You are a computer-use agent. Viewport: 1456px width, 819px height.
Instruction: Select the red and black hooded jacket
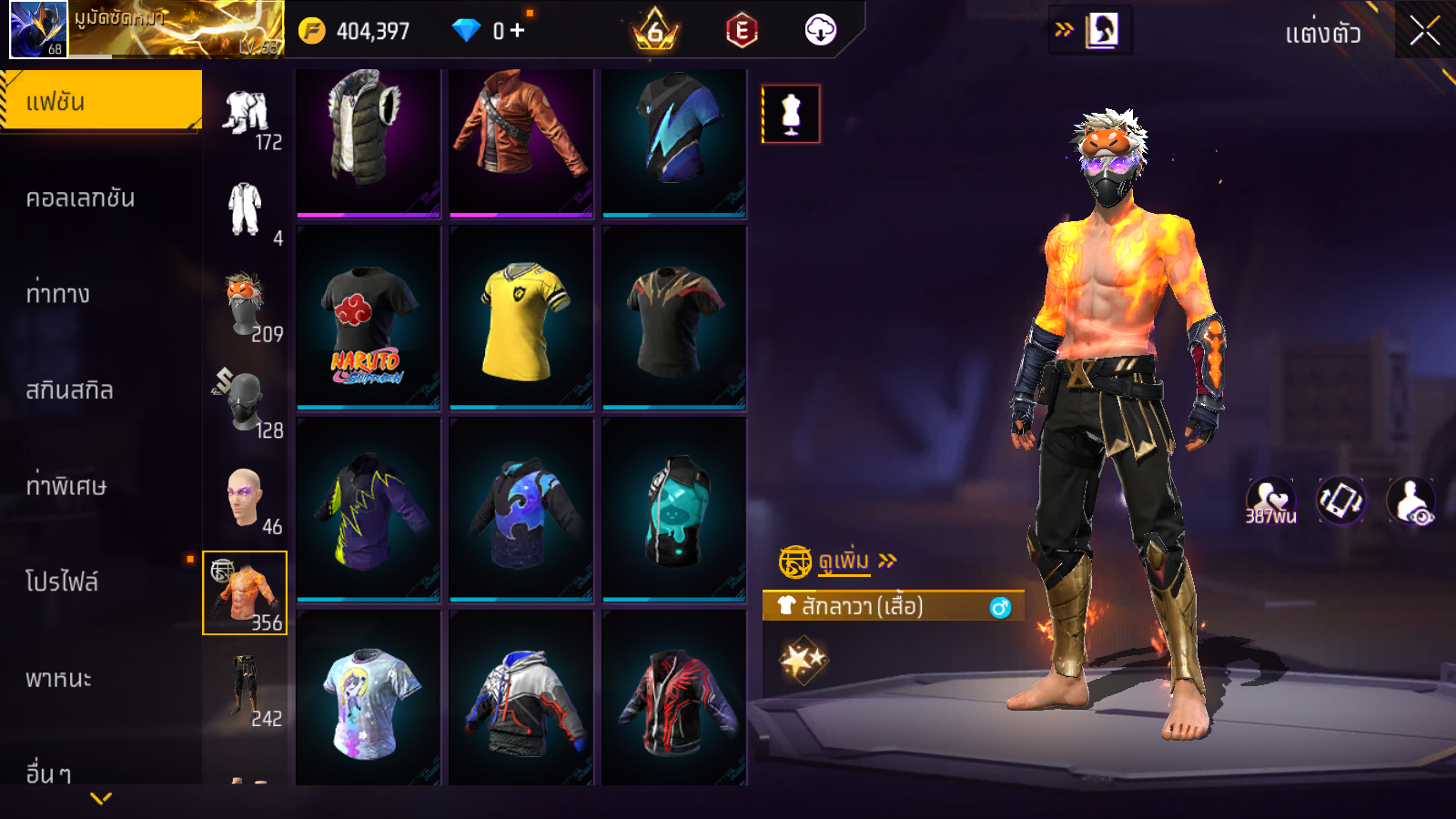674,701
